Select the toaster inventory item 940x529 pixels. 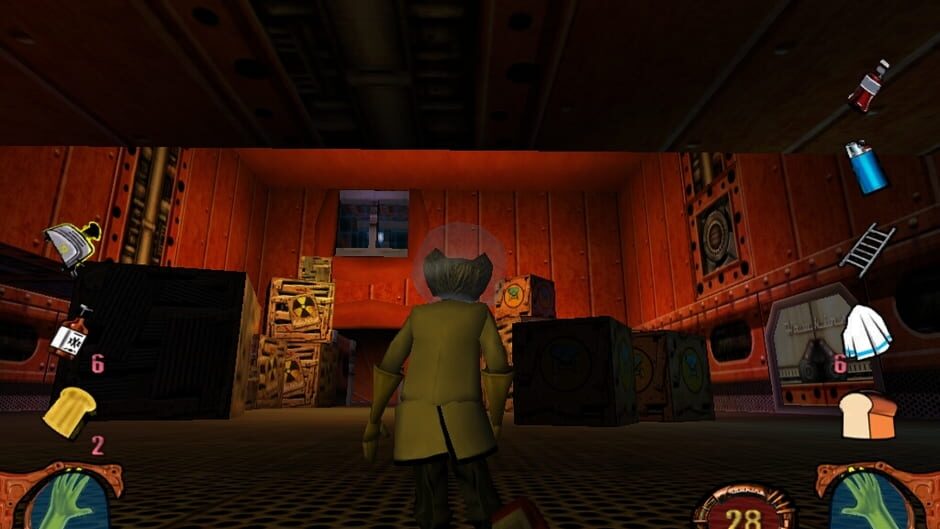point(72,244)
